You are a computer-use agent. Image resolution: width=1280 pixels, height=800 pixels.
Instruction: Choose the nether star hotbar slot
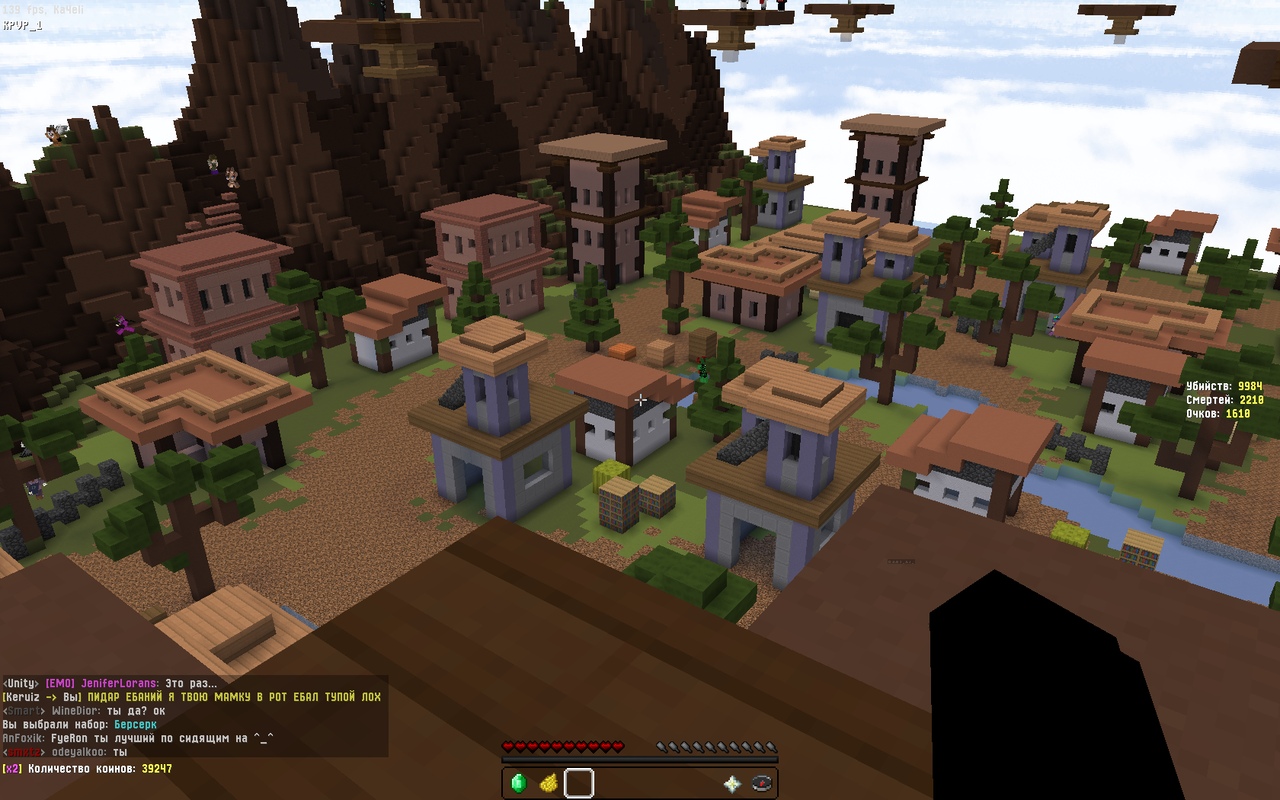[732, 784]
